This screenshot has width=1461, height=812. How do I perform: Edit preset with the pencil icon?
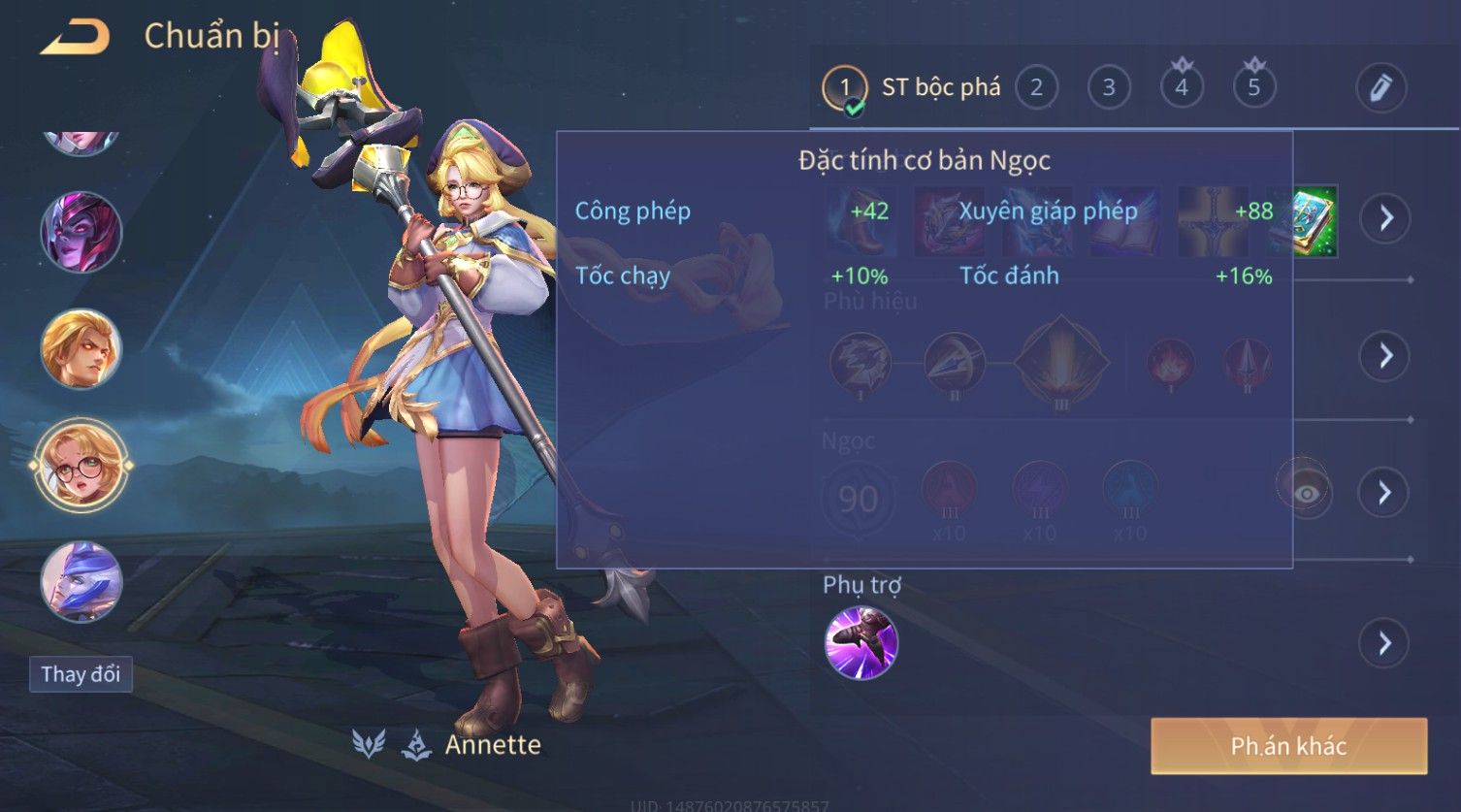1380,88
